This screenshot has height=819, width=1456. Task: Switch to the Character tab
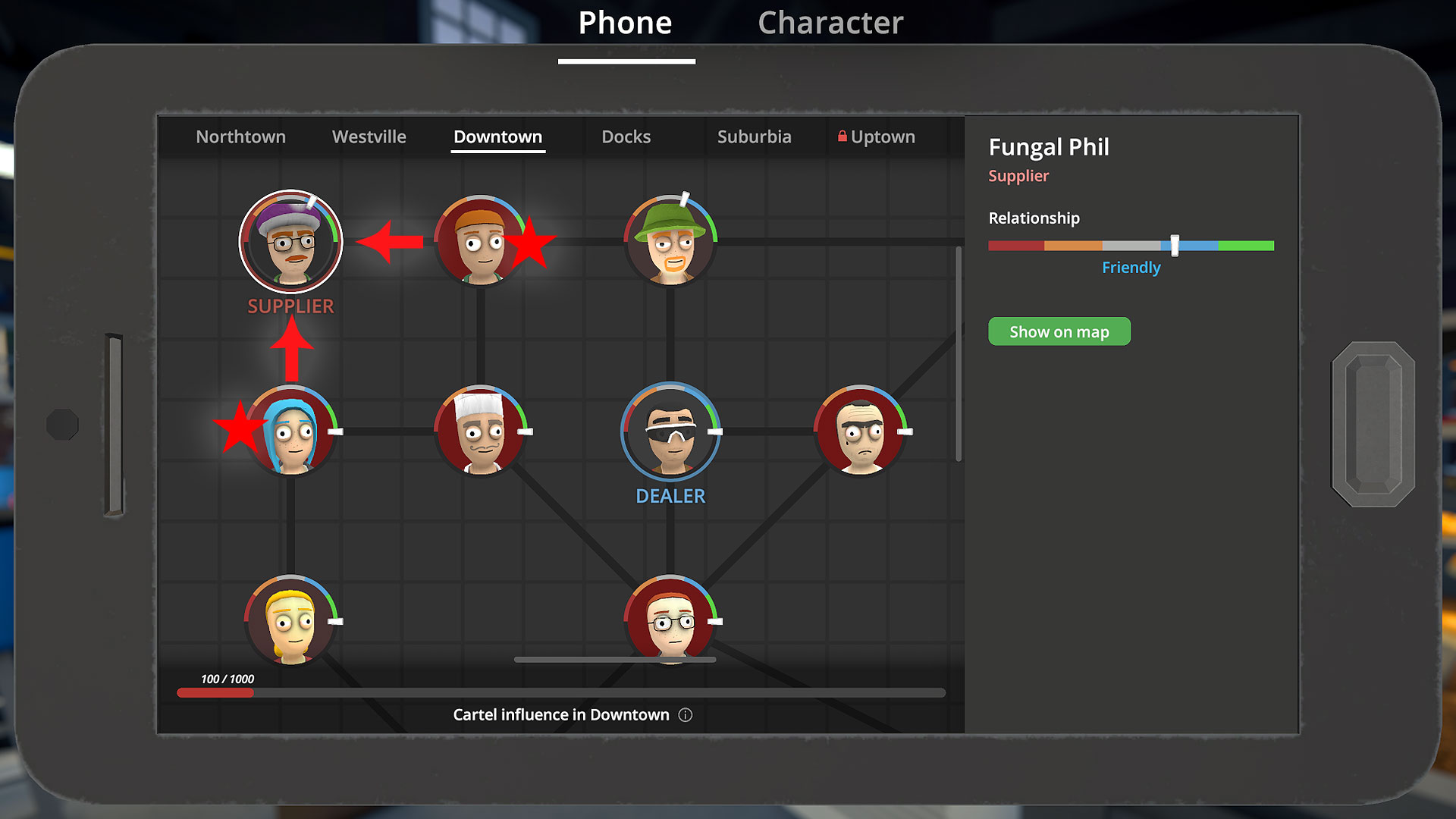pos(830,23)
